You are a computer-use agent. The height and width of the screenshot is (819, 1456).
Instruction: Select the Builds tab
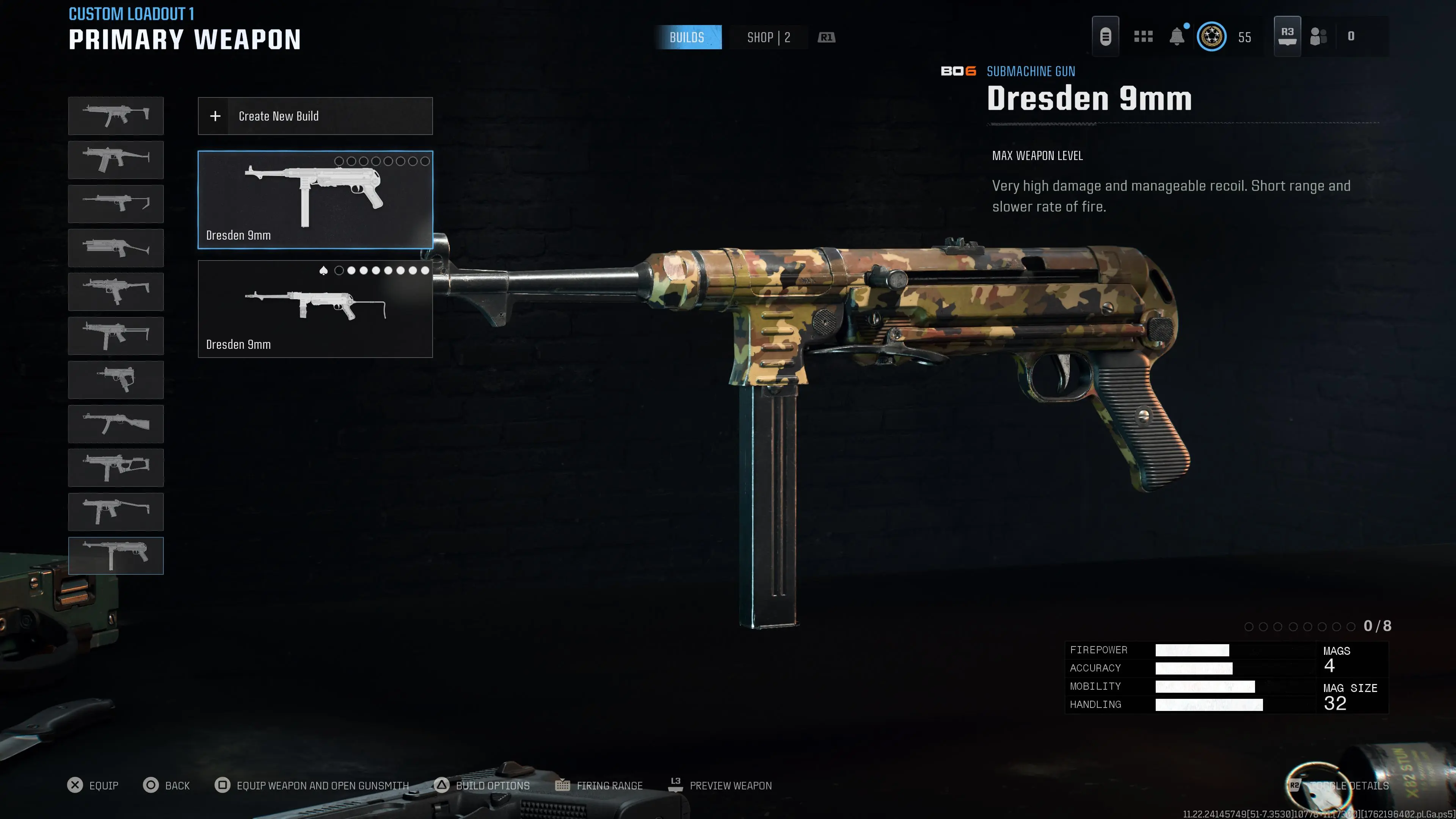(x=689, y=37)
